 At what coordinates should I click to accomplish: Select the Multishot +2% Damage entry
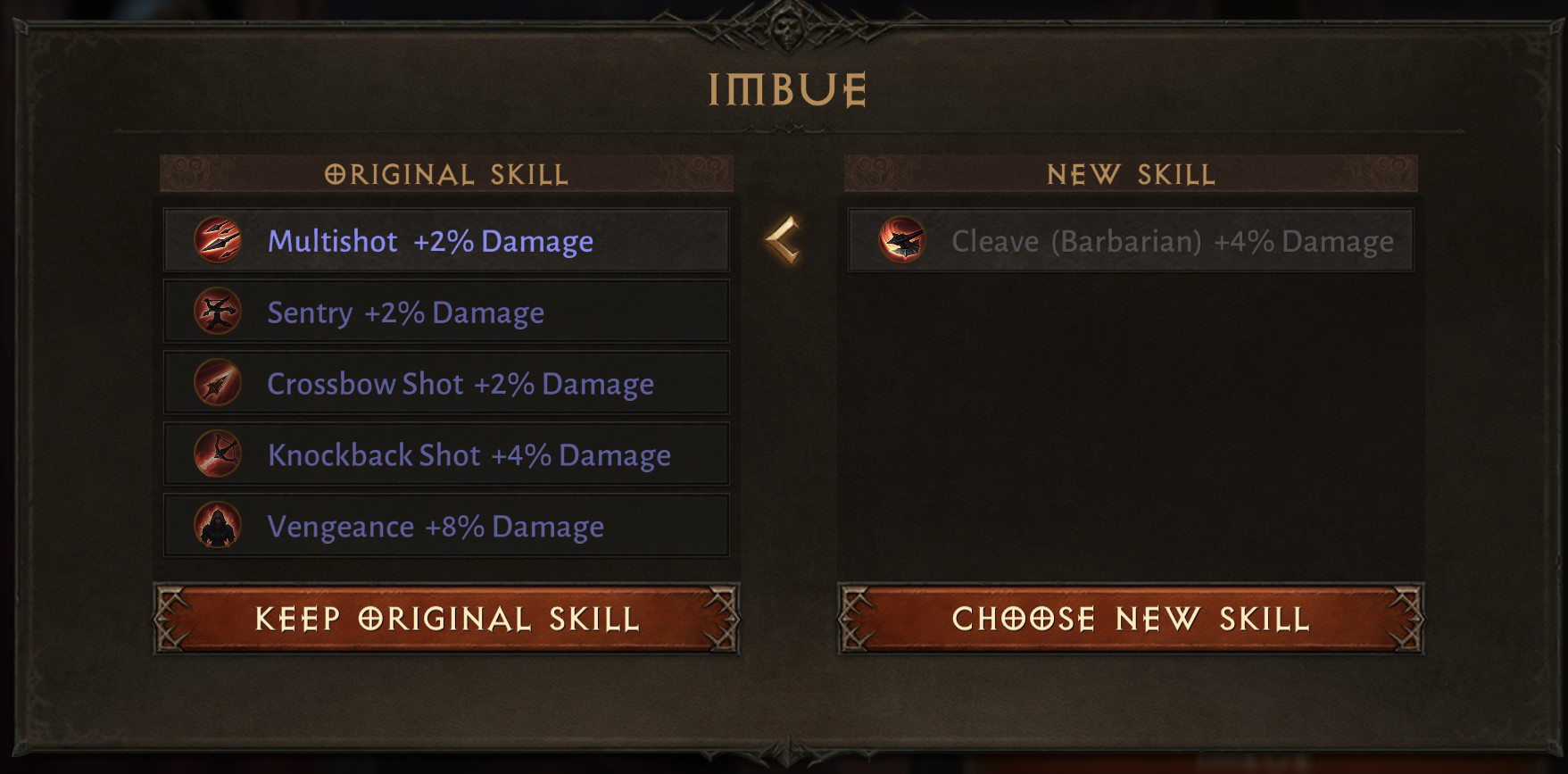(446, 239)
